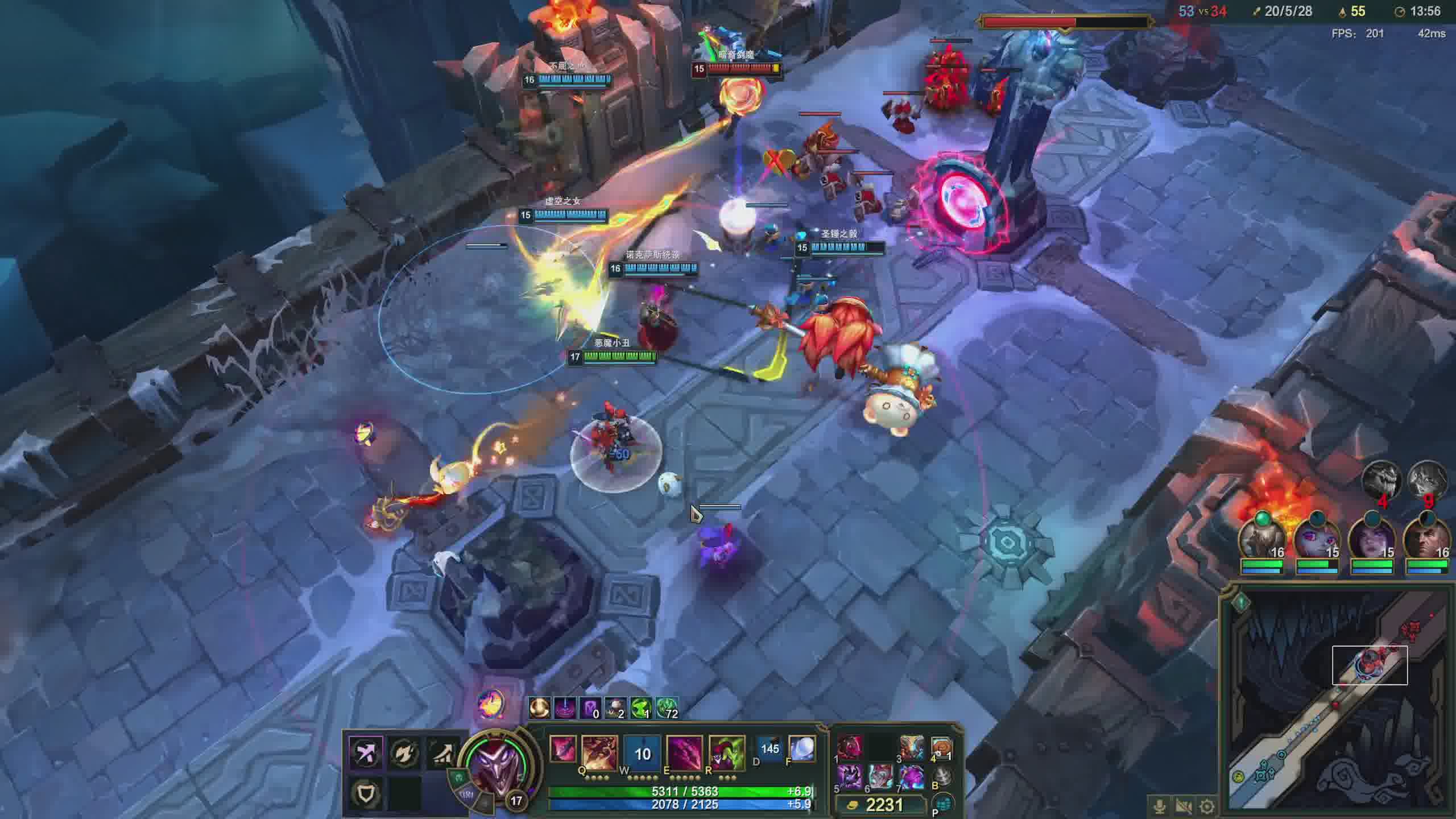Use the snowball summoner spell on F
The width and height of the screenshot is (1456, 819).
point(801,748)
